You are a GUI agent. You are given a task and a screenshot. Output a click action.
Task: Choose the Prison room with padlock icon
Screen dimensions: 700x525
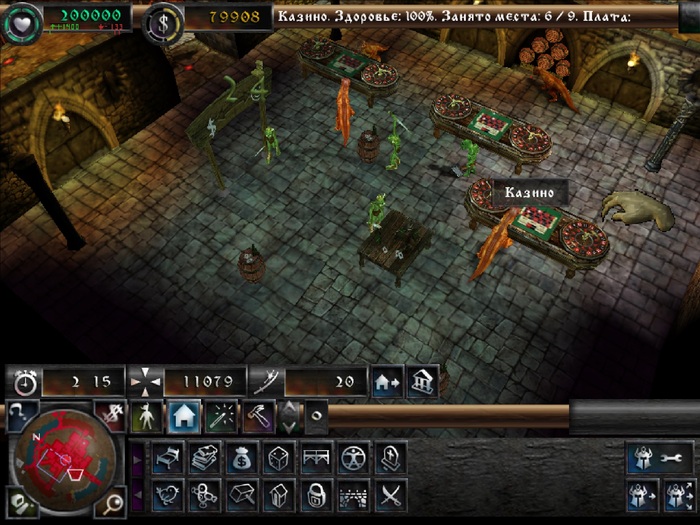316,494
